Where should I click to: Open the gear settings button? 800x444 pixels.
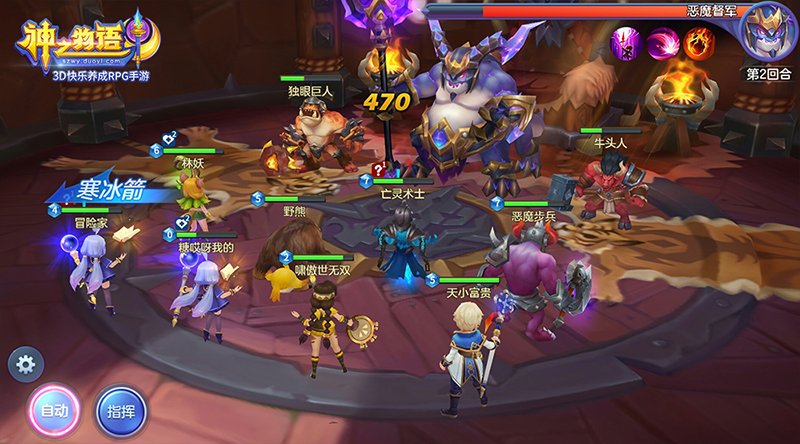25,364
